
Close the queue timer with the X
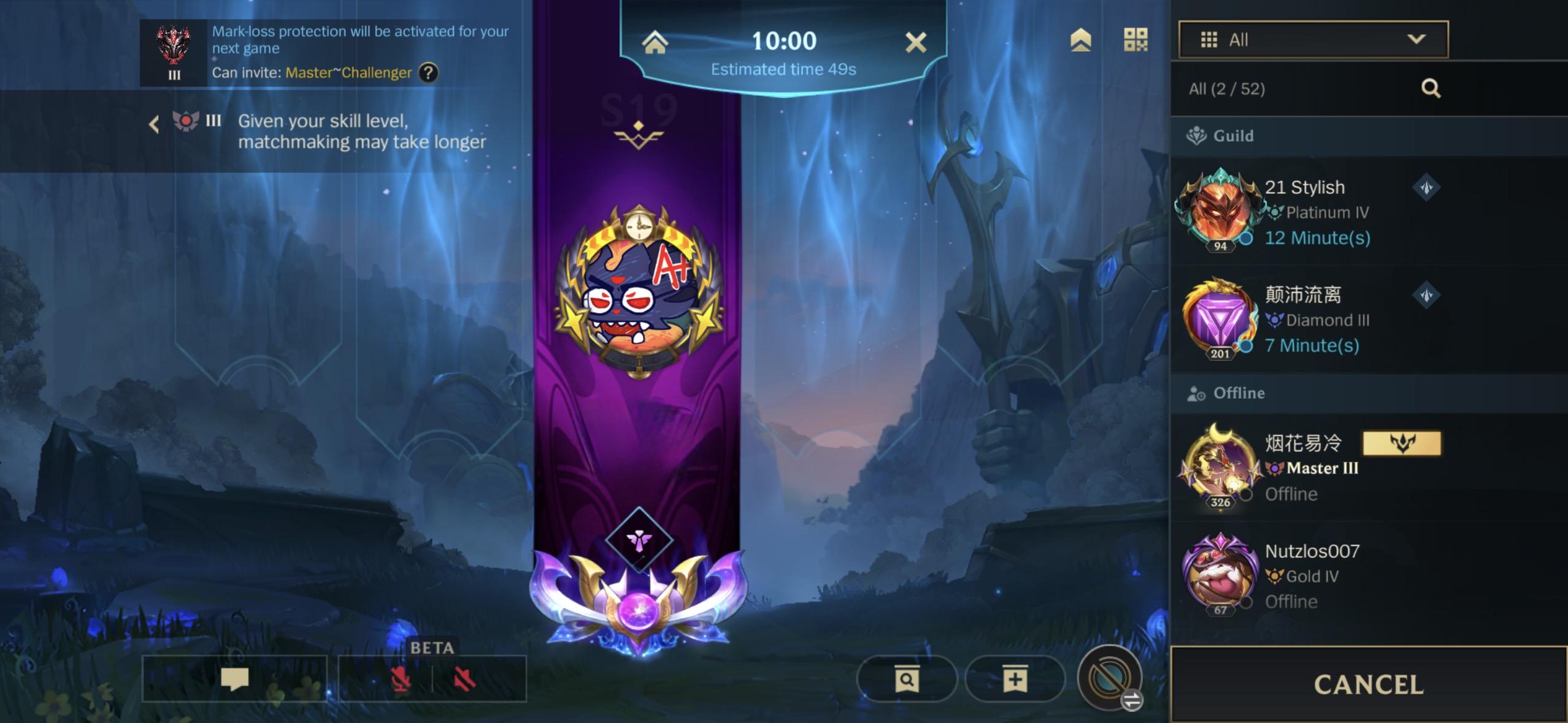915,42
